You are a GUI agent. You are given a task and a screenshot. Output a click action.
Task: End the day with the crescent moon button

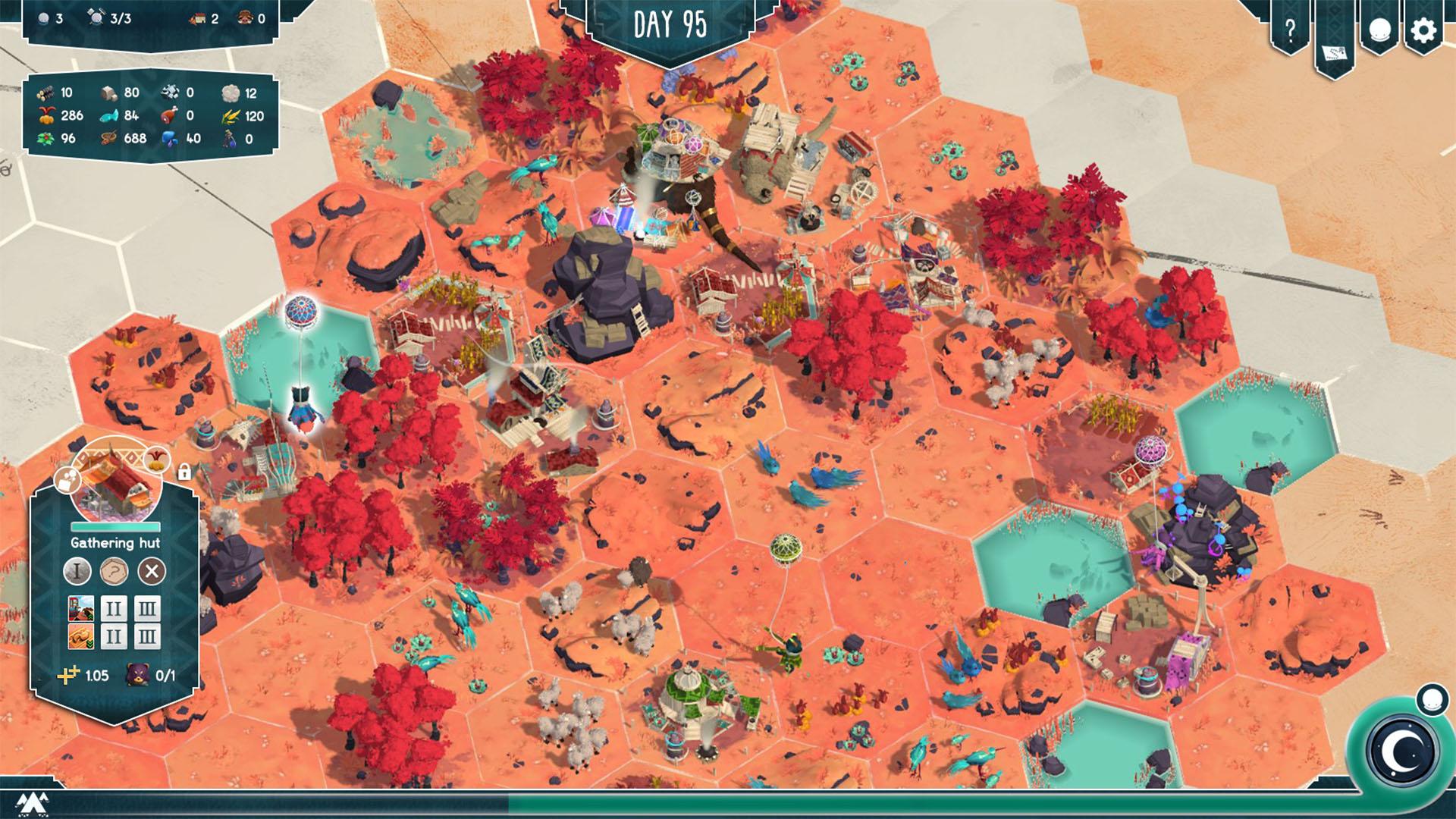(1402, 751)
